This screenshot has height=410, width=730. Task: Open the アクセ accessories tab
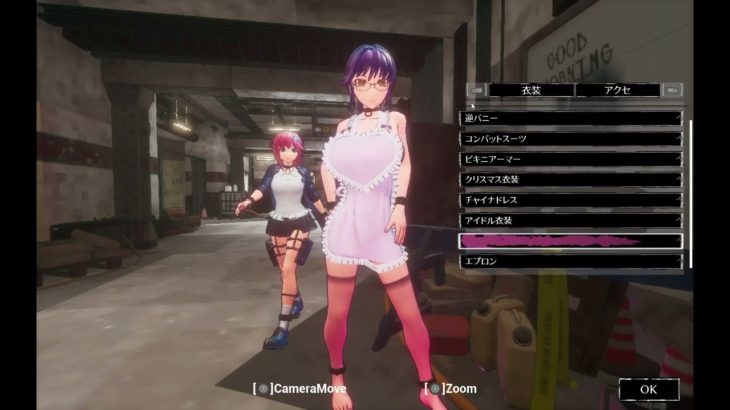pyautogui.click(x=617, y=90)
